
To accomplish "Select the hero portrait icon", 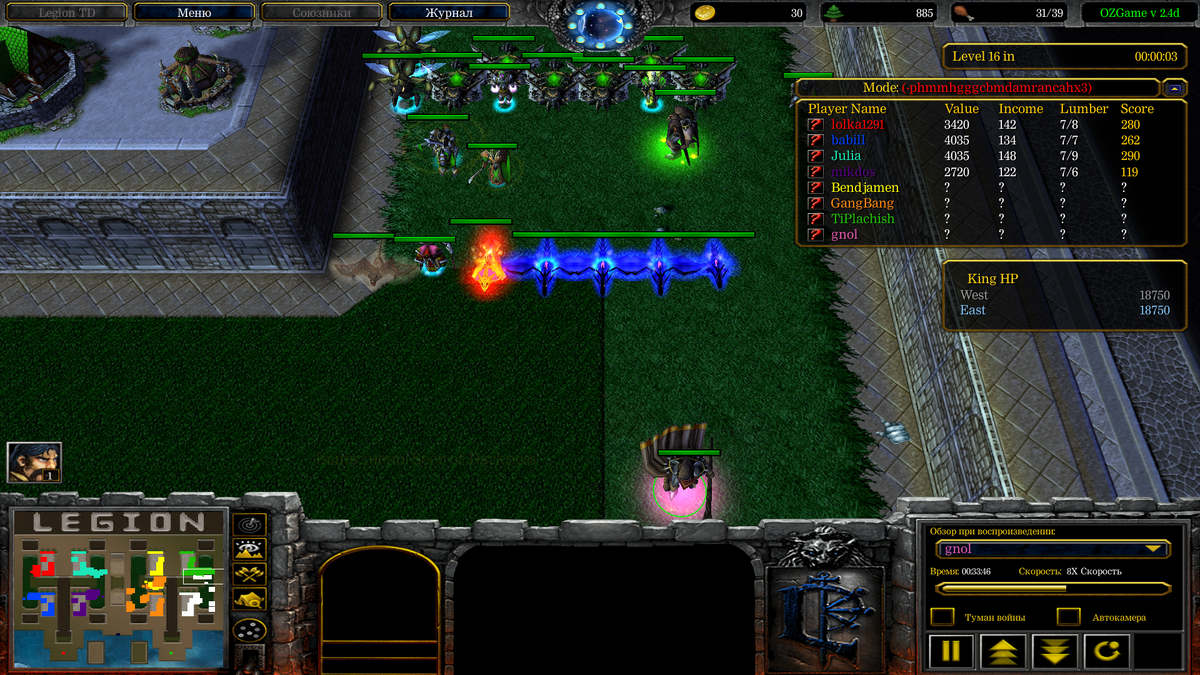I will 34,462.
